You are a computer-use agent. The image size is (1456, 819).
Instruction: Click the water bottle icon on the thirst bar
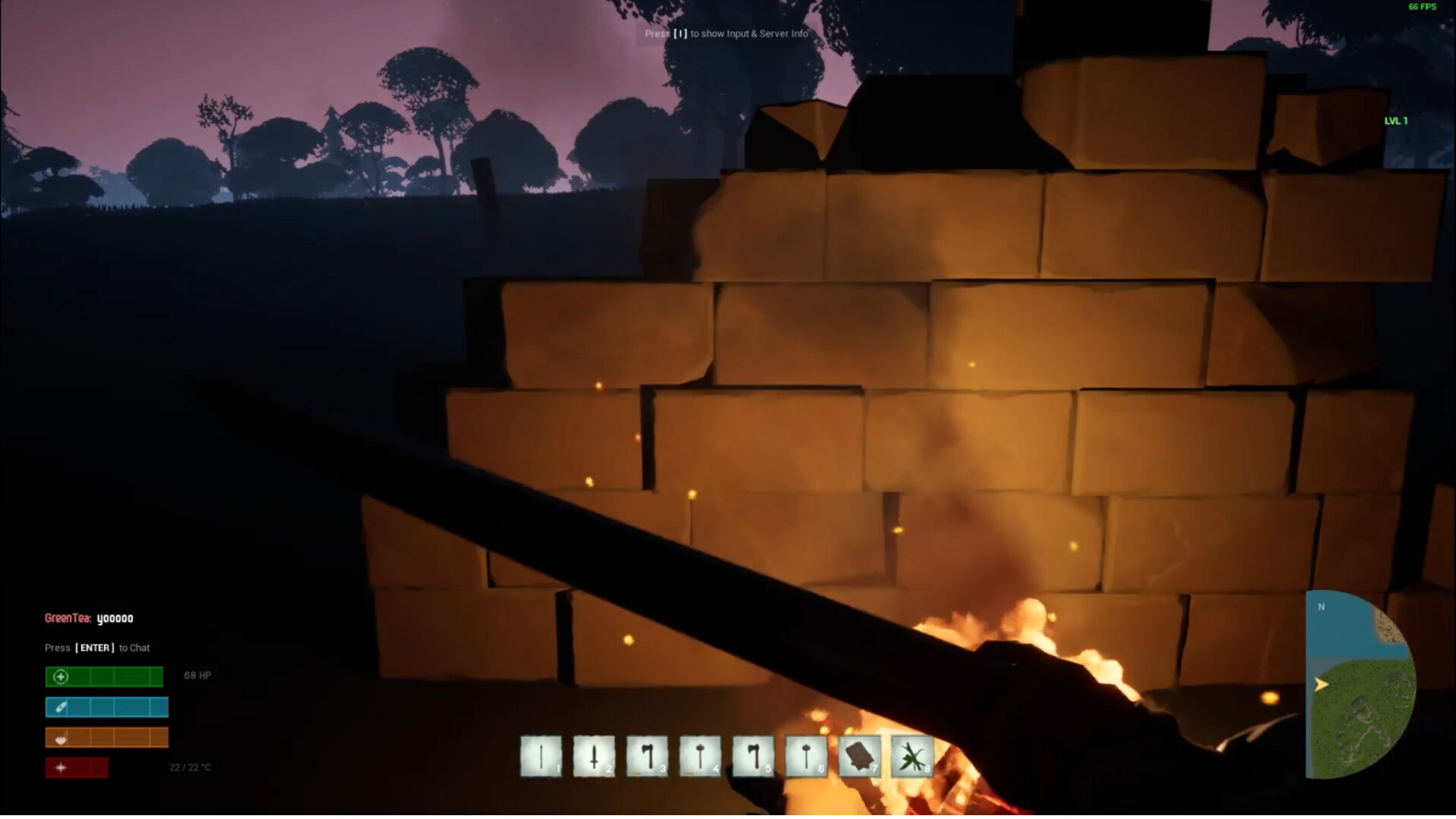(61, 707)
